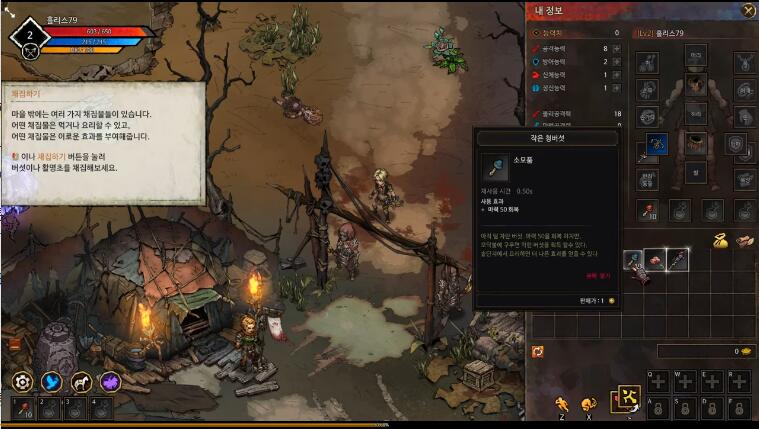The image size is (759, 429).
Task: Open the gear settings menu
Action: click(x=22, y=381)
